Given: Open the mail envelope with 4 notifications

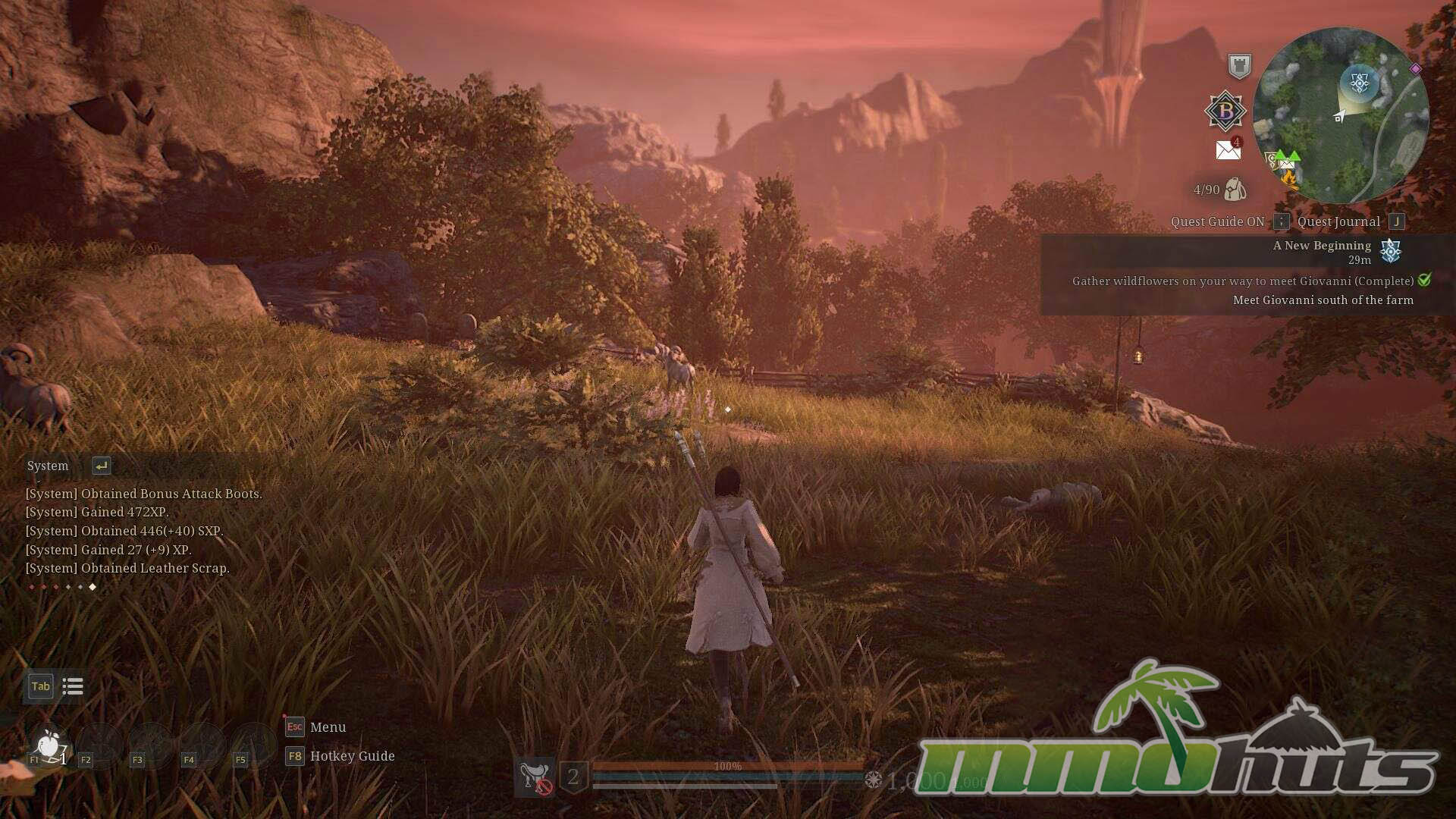Looking at the screenshot, I should point(1228,150).
